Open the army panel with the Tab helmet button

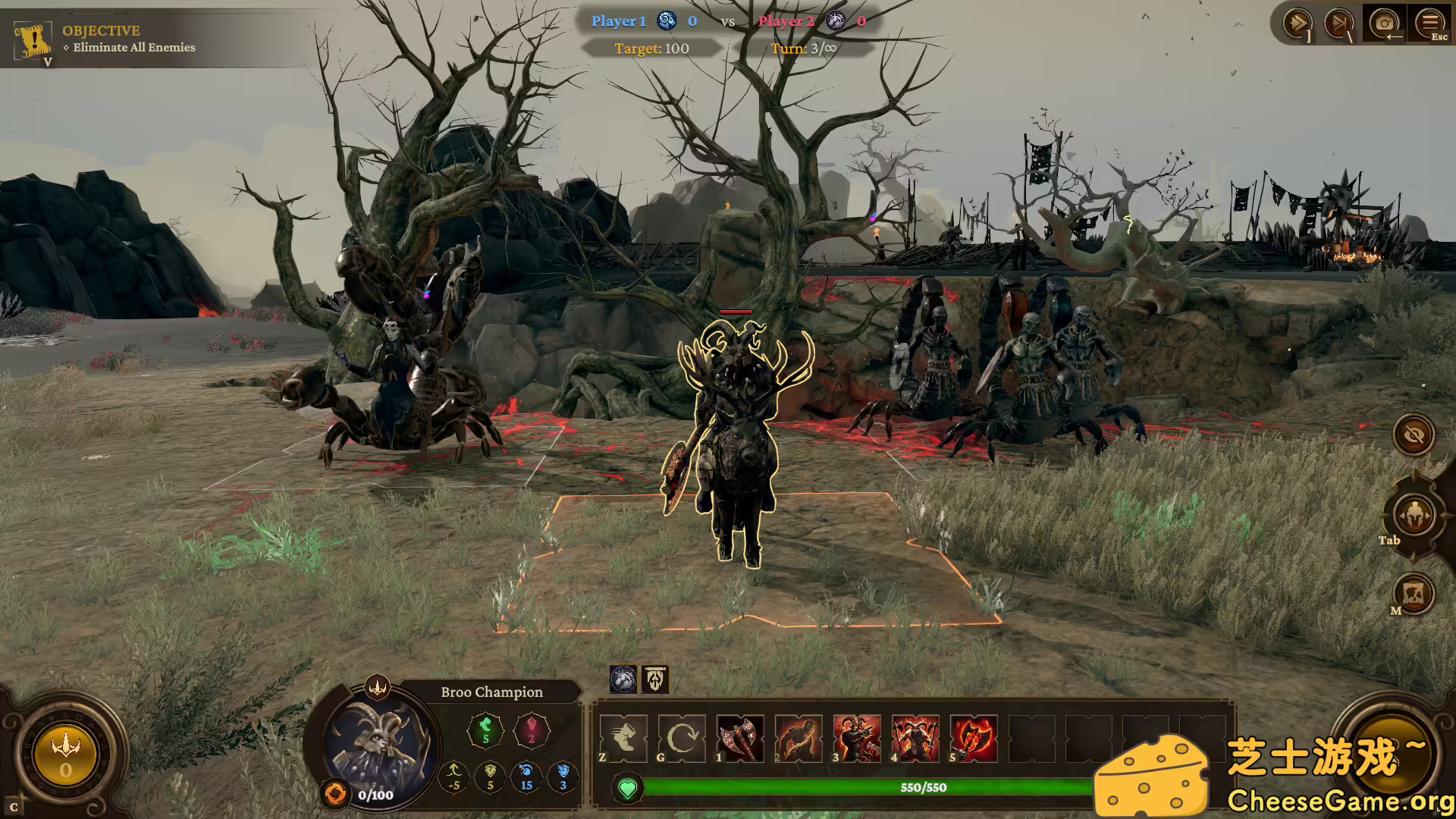tap(1414, 516)
